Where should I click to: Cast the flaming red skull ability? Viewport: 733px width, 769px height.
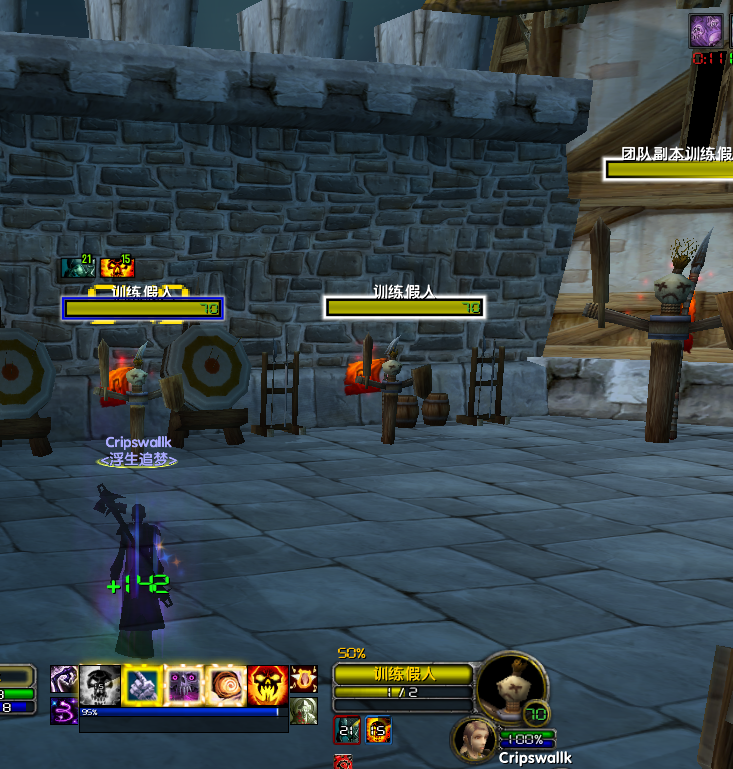(x=268, y=684)
